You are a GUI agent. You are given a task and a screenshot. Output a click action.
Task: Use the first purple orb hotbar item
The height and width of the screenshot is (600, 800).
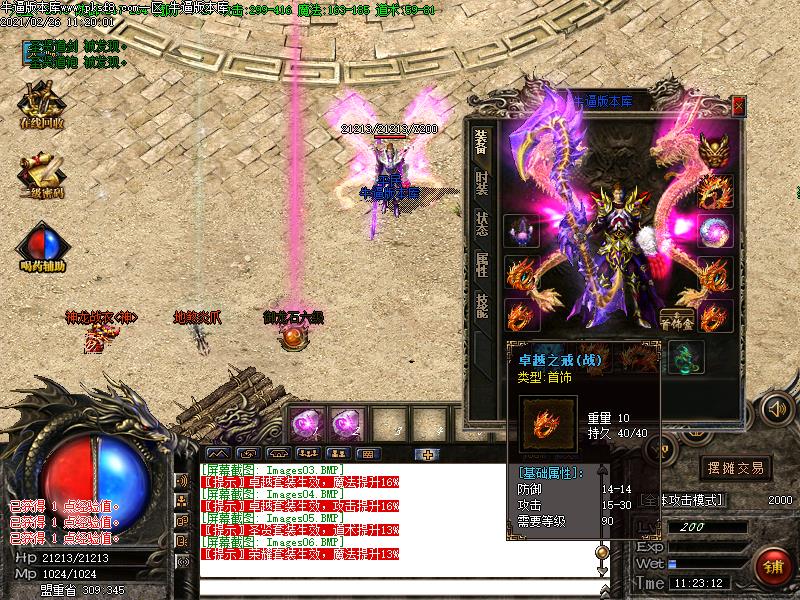(x=306, y=423)
